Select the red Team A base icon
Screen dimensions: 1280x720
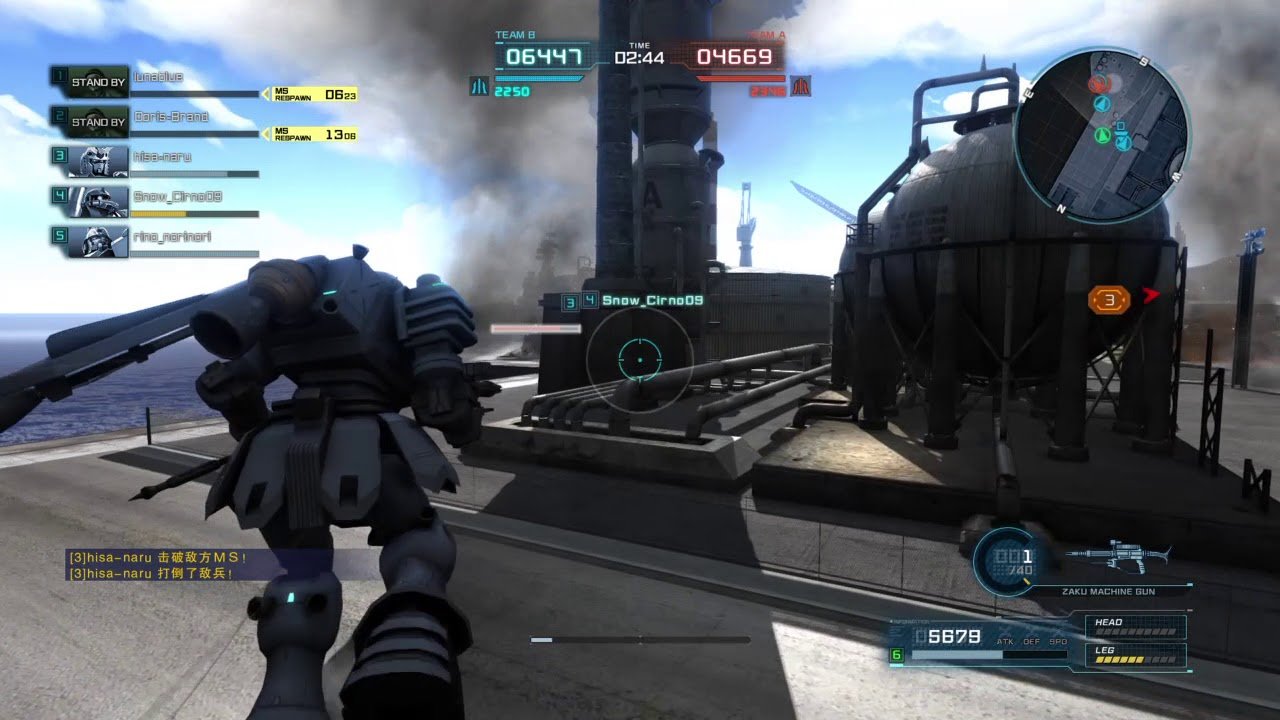click(x=800, y=87)
